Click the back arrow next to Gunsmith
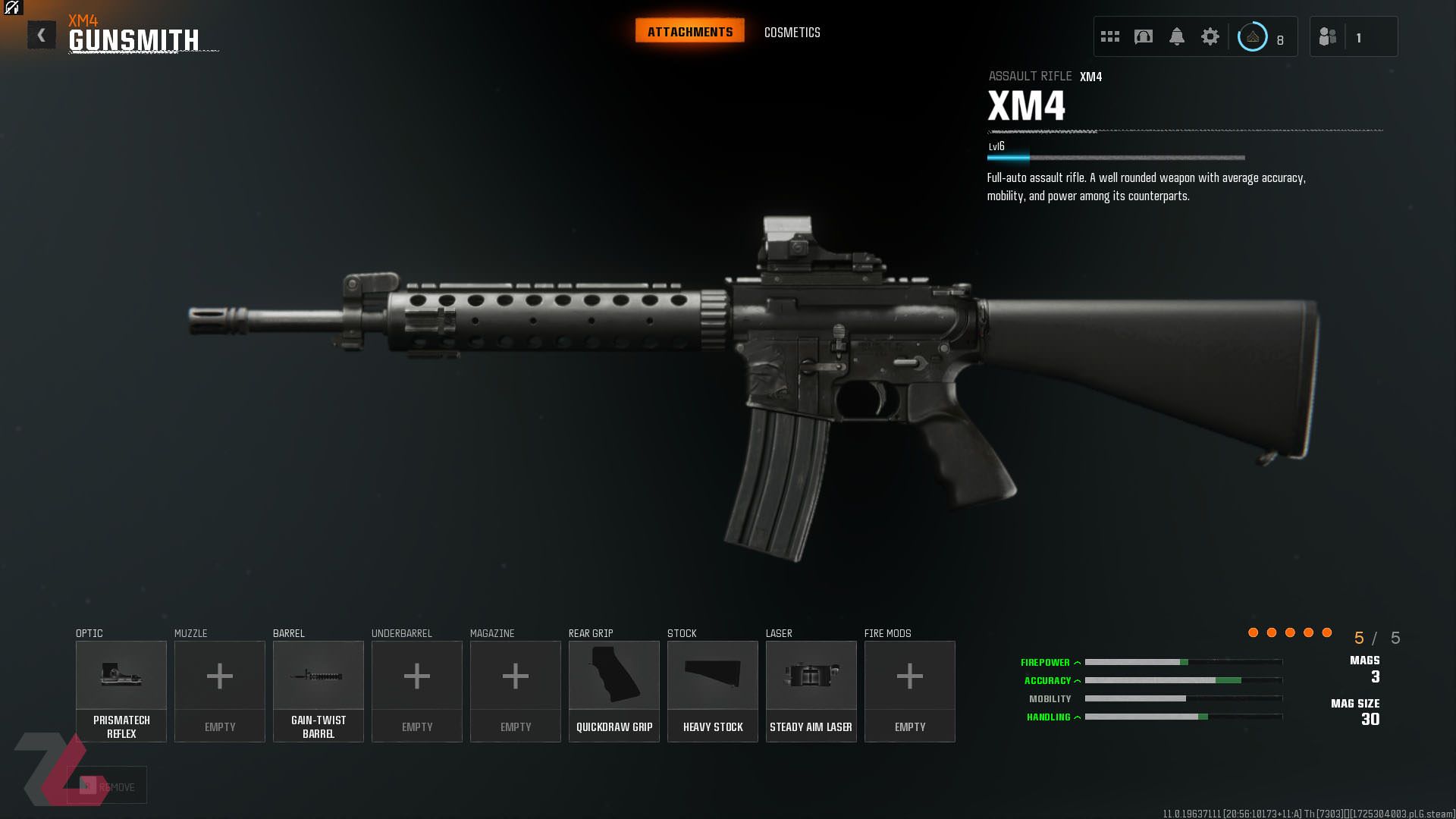Screen dimensions: 1456x819 point(42,33)
